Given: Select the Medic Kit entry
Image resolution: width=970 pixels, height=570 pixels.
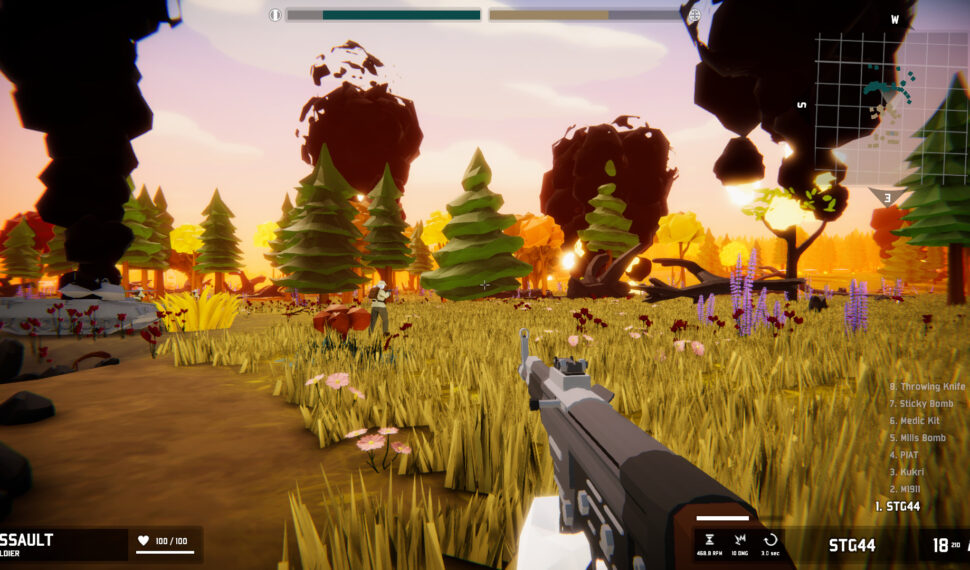Looking at the screenshot, I should [x=915, y=421].
